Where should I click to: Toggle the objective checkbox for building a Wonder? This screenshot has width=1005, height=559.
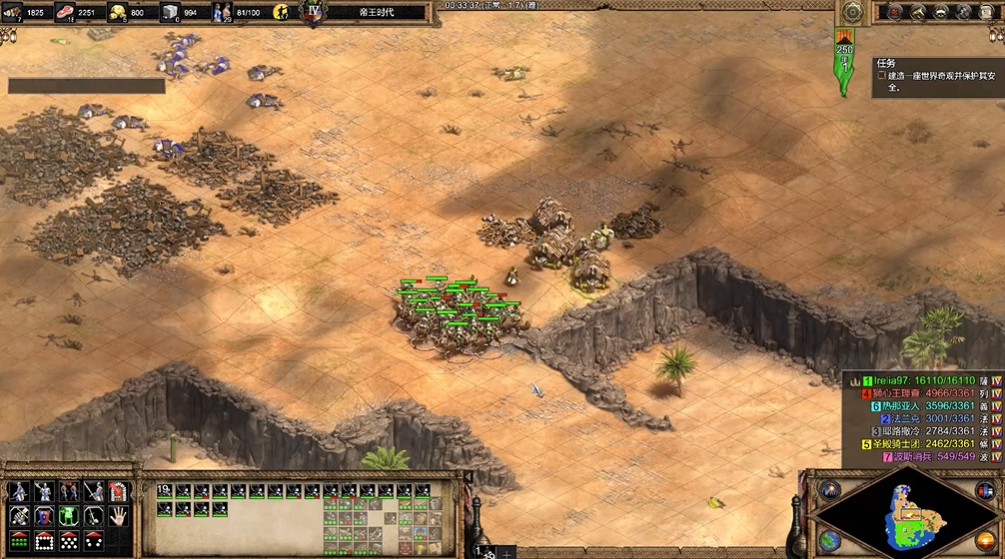click(882, 76)
